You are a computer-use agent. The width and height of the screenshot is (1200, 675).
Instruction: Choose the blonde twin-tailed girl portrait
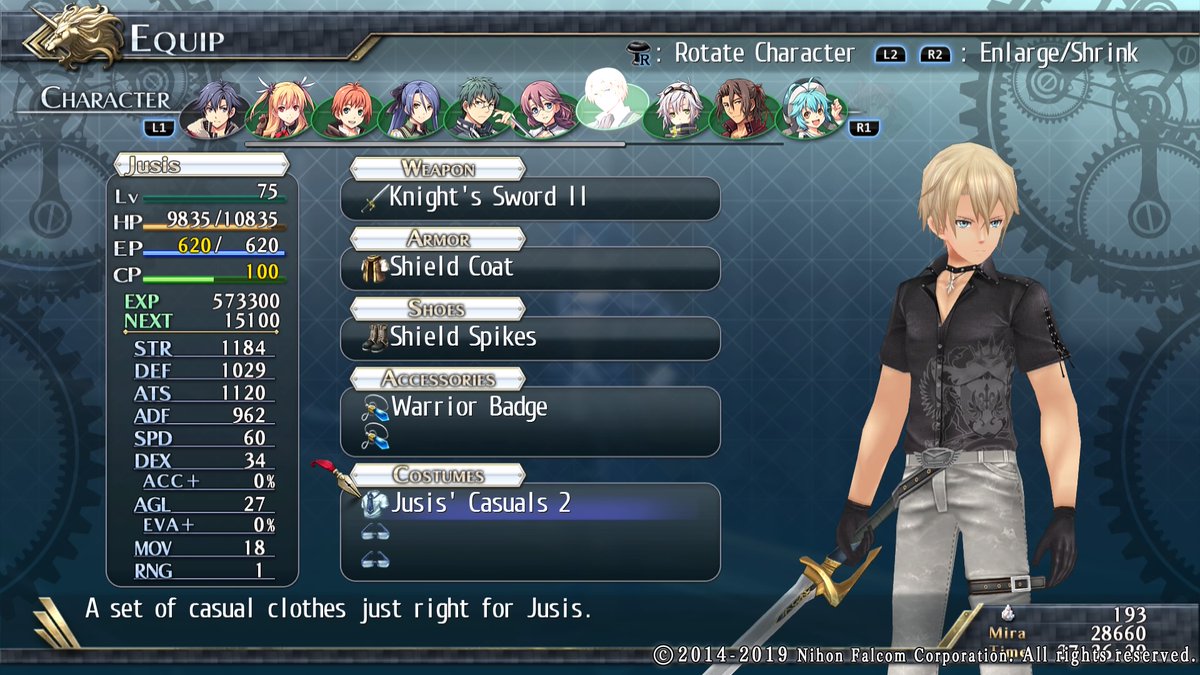(x=281, y=109)
